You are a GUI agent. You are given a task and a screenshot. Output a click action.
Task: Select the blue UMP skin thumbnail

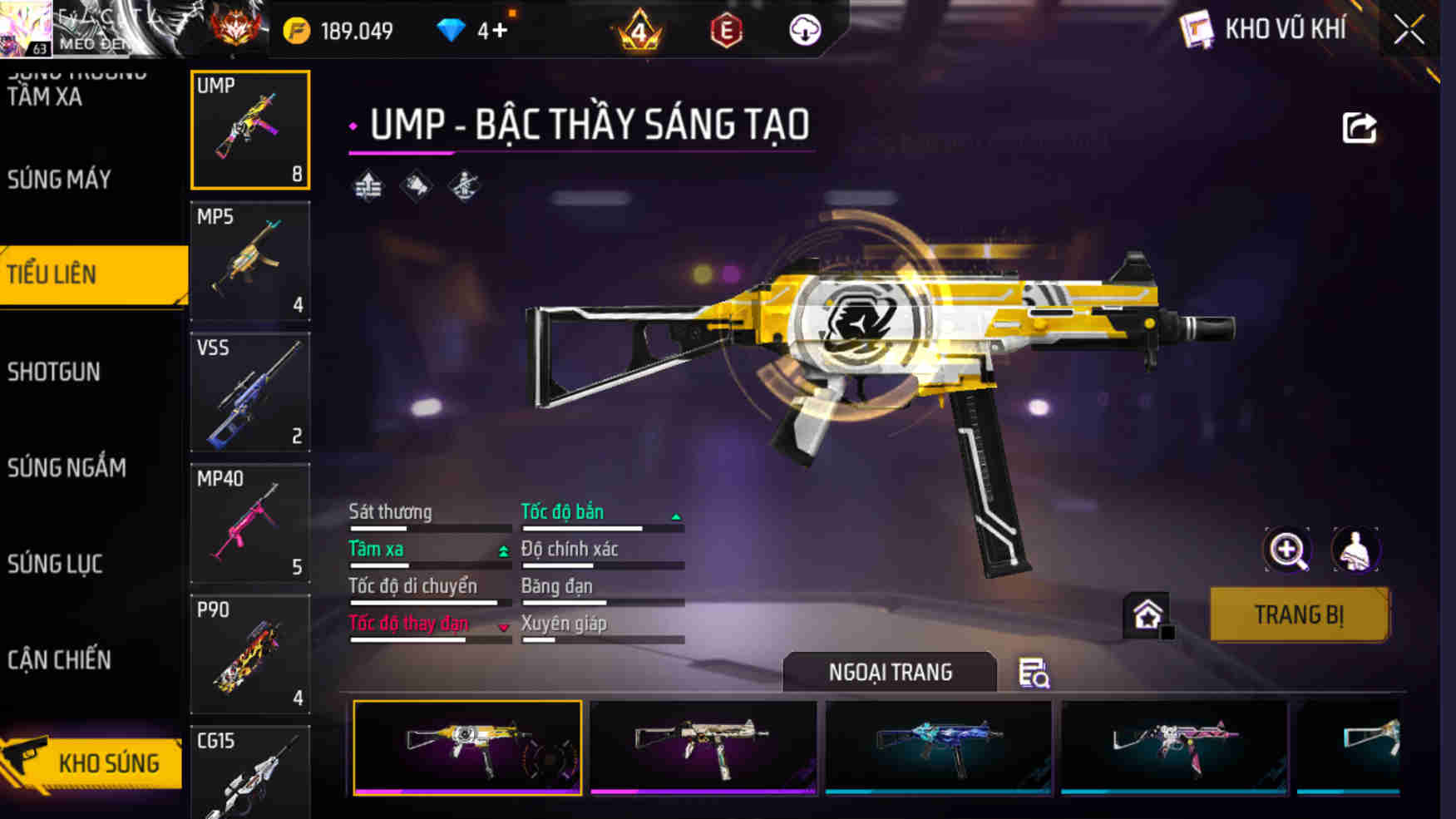939,747
